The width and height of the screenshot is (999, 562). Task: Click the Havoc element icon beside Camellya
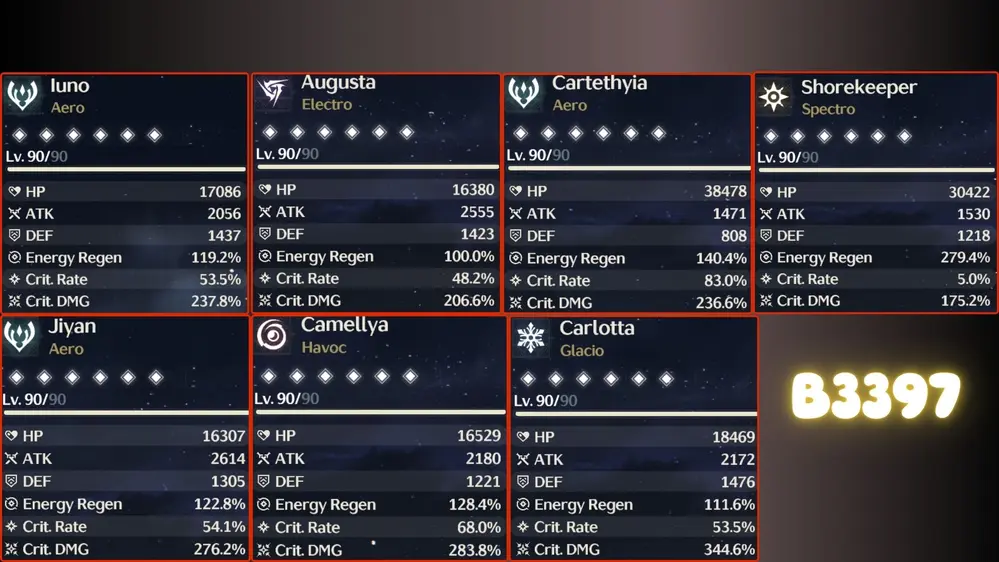272,336
